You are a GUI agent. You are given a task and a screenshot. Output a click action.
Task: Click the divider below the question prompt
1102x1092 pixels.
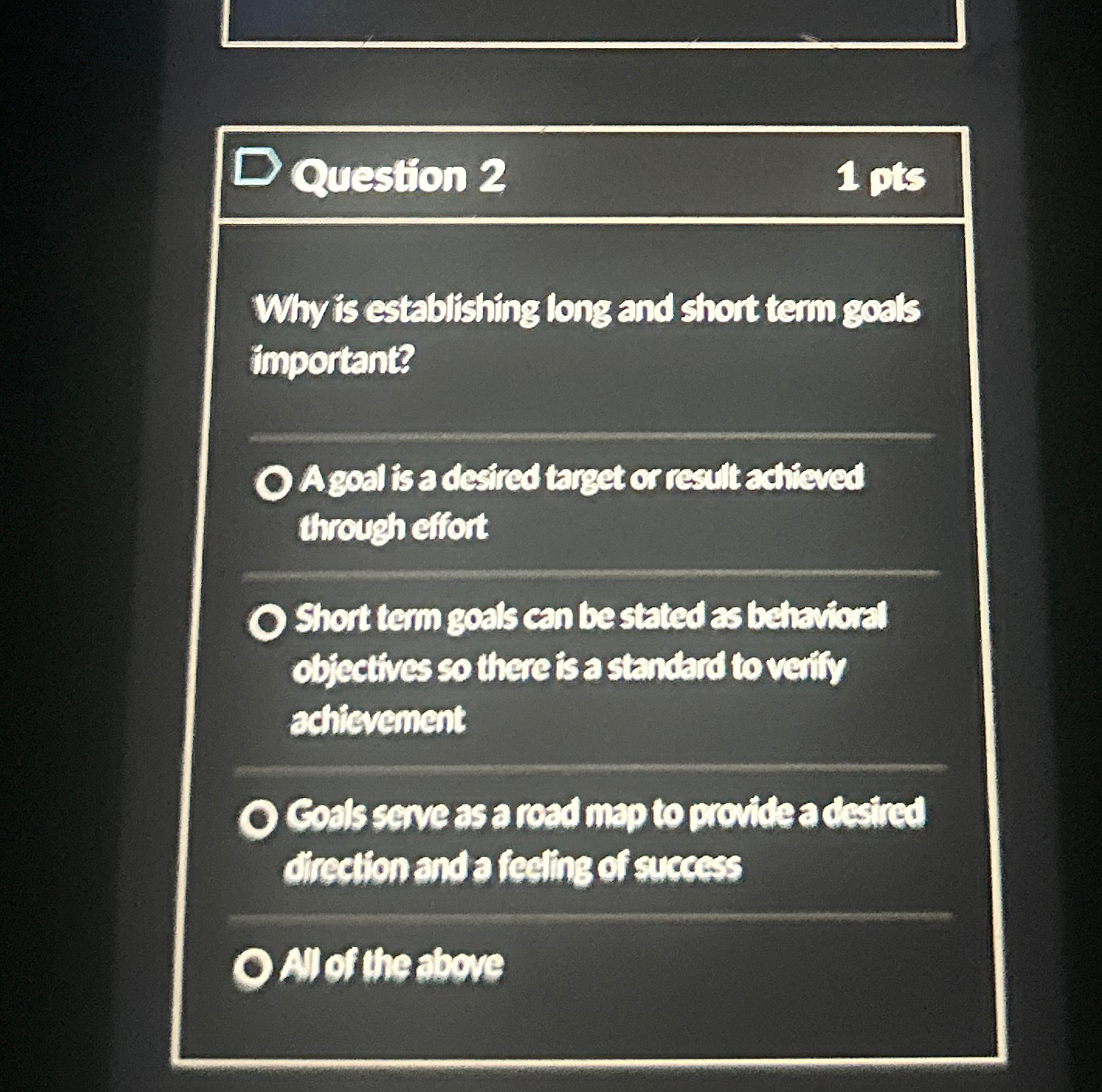point(589,437)
